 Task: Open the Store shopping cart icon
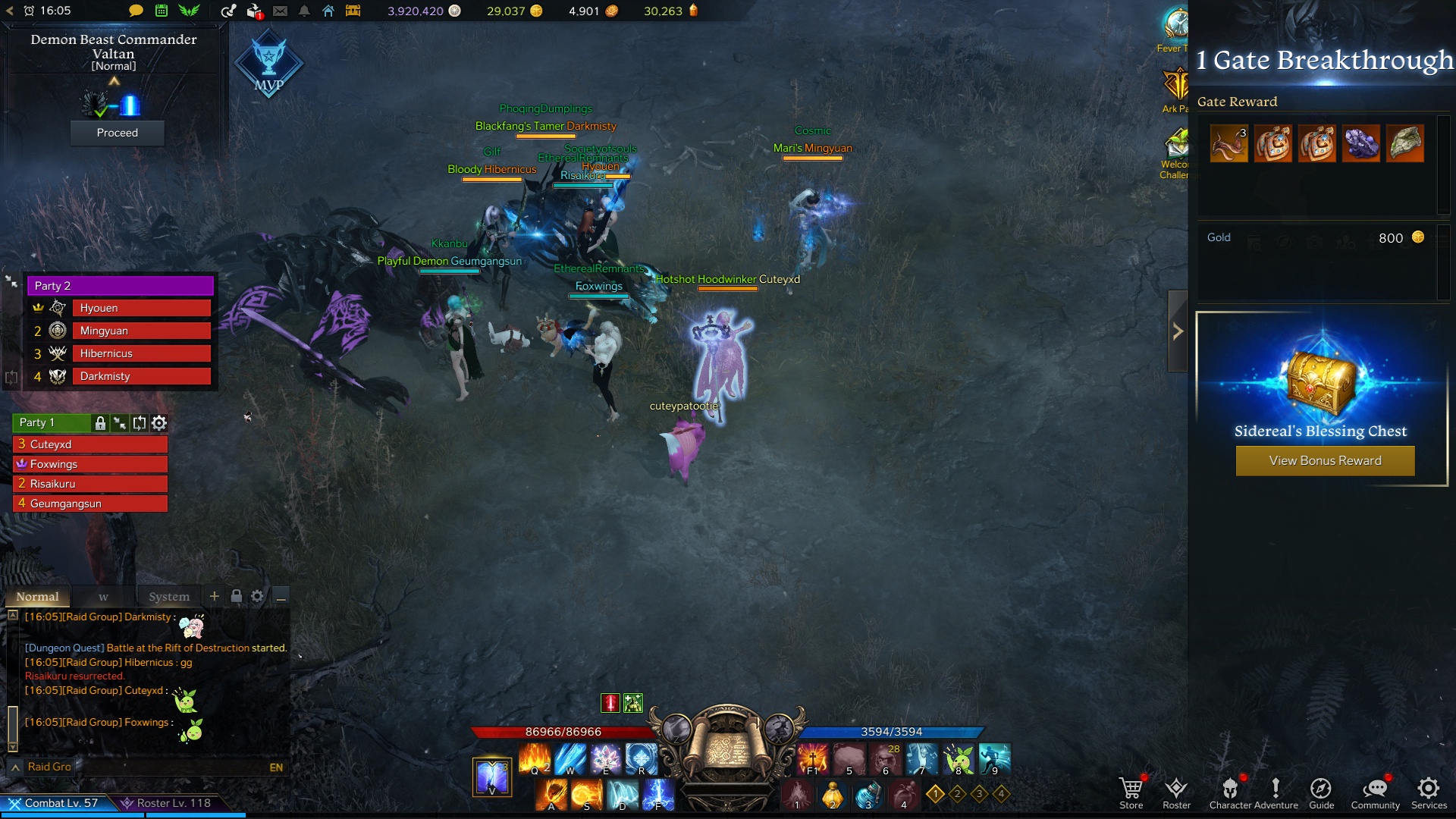click(1131, 789)
